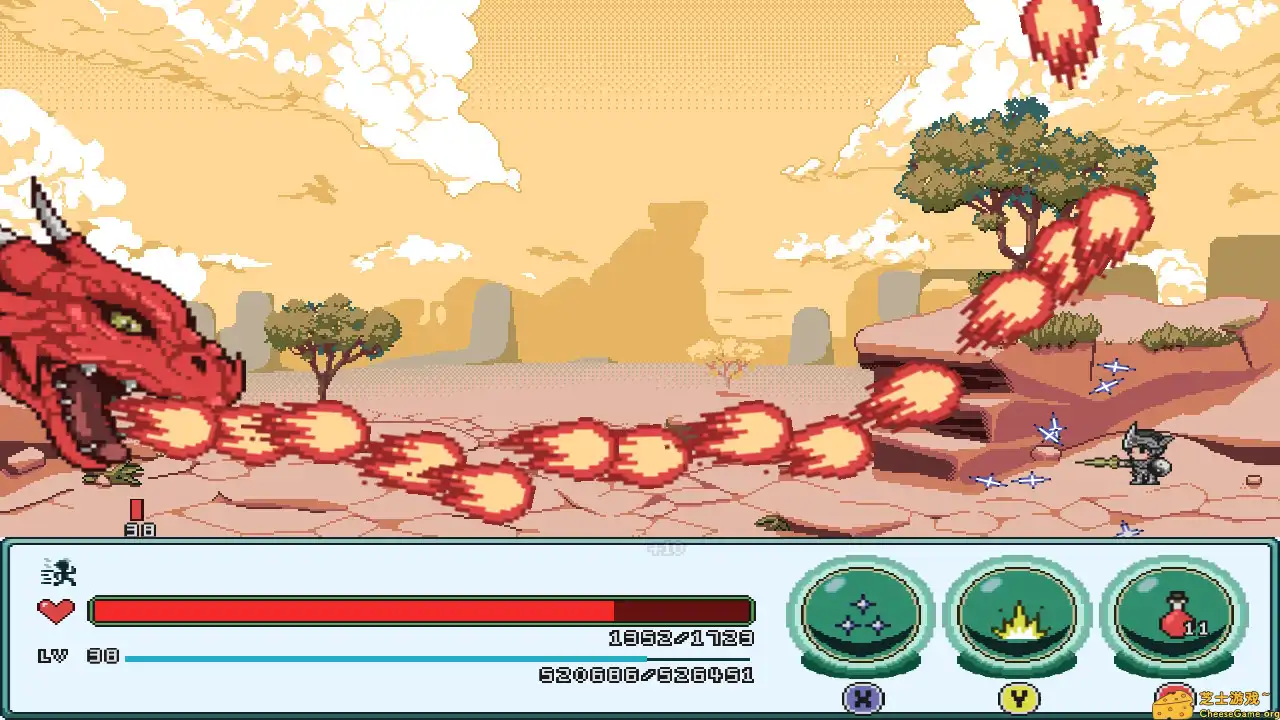Image resolution: width=1280 pixels, height=720 pixels.
Task: Select the sparkle magic skill orb
Action: 860,617
